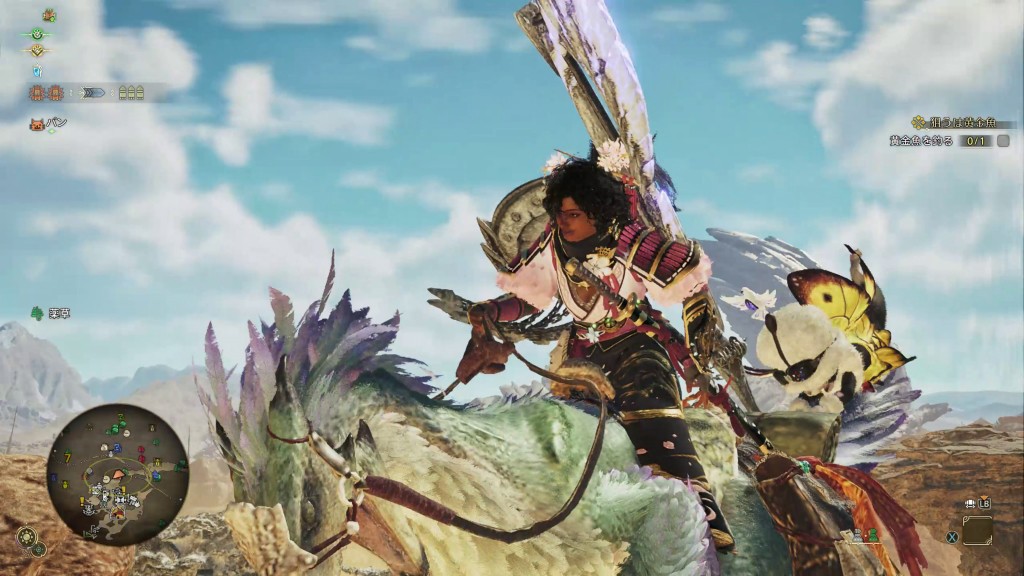This screenshot has width=1024, height=576.
Task: Select the weapon sharpness gauge icon
Action: [x=95, y=93]
